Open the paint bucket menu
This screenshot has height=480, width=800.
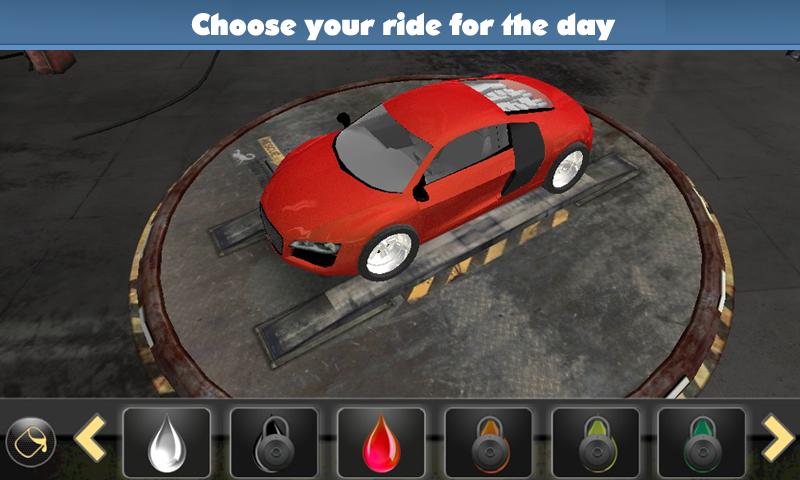[x=30, y=440]
